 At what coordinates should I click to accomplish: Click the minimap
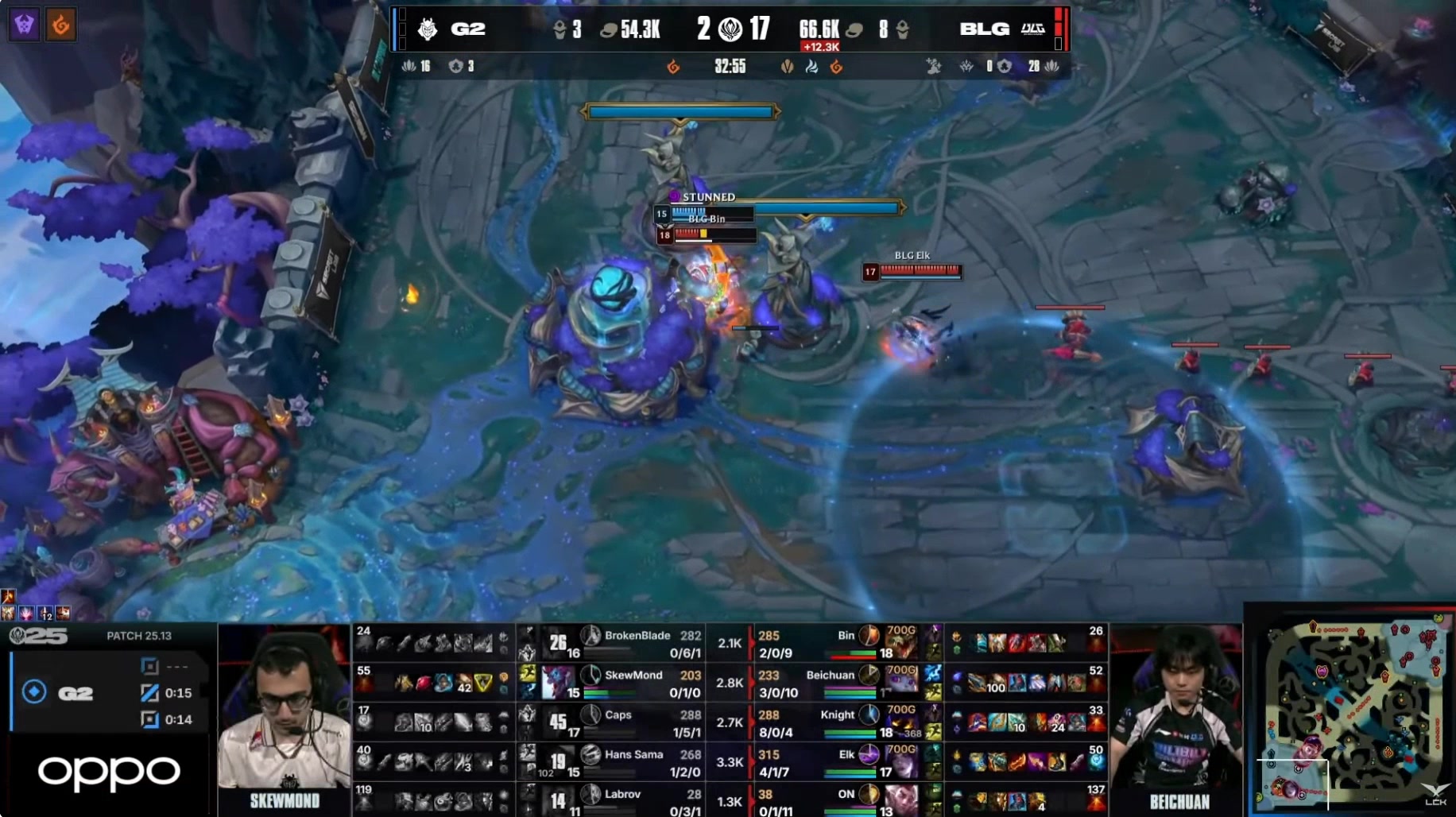1351,711
